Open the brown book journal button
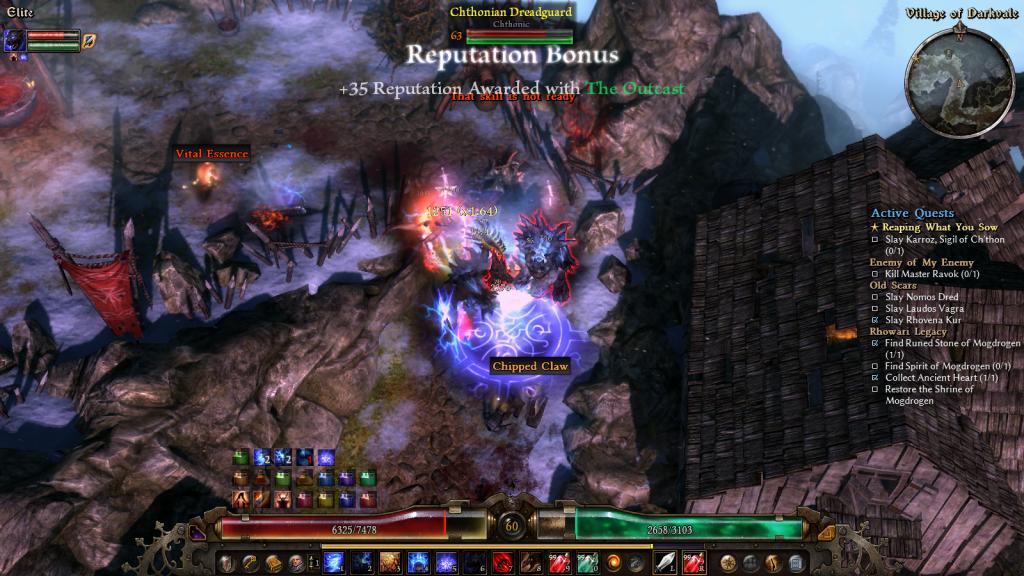This screenshot has width=1024, height=576. click(273, 562)
